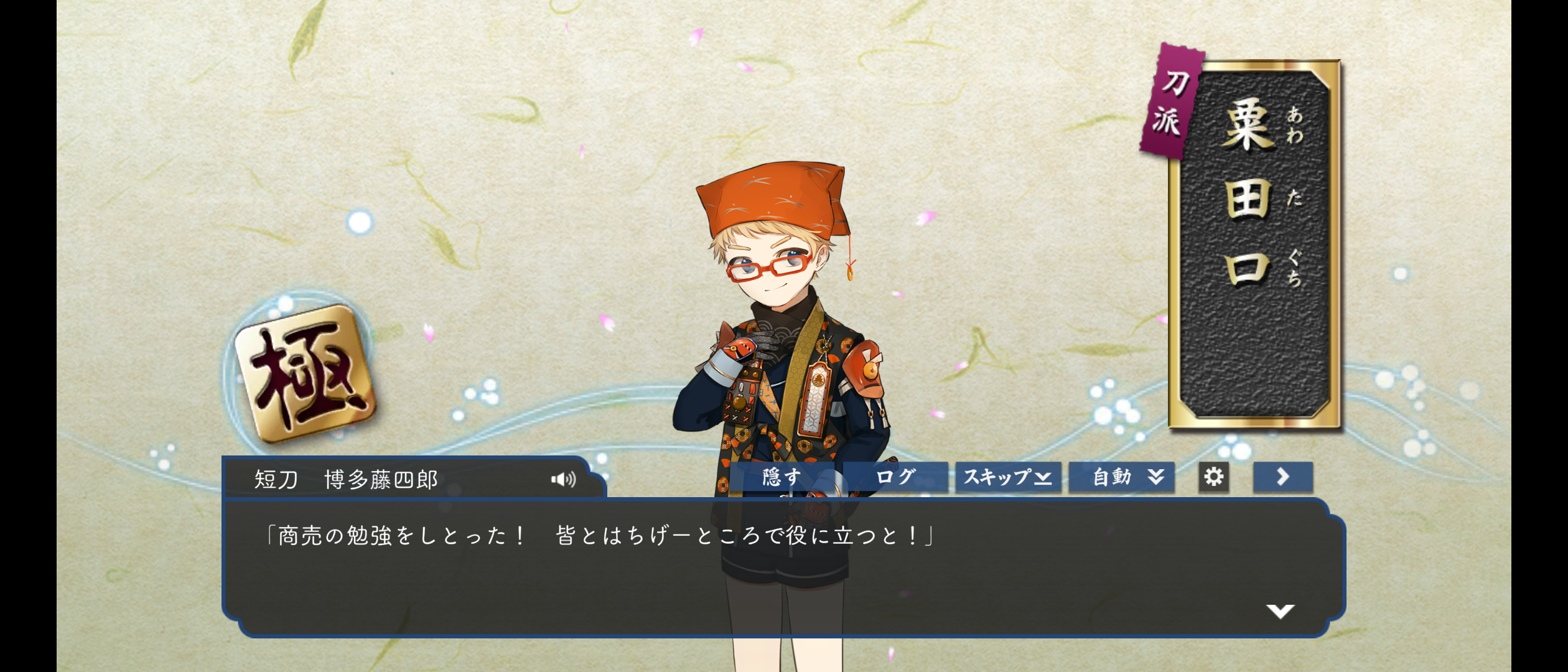Open the ログ dialogue log

895,477
